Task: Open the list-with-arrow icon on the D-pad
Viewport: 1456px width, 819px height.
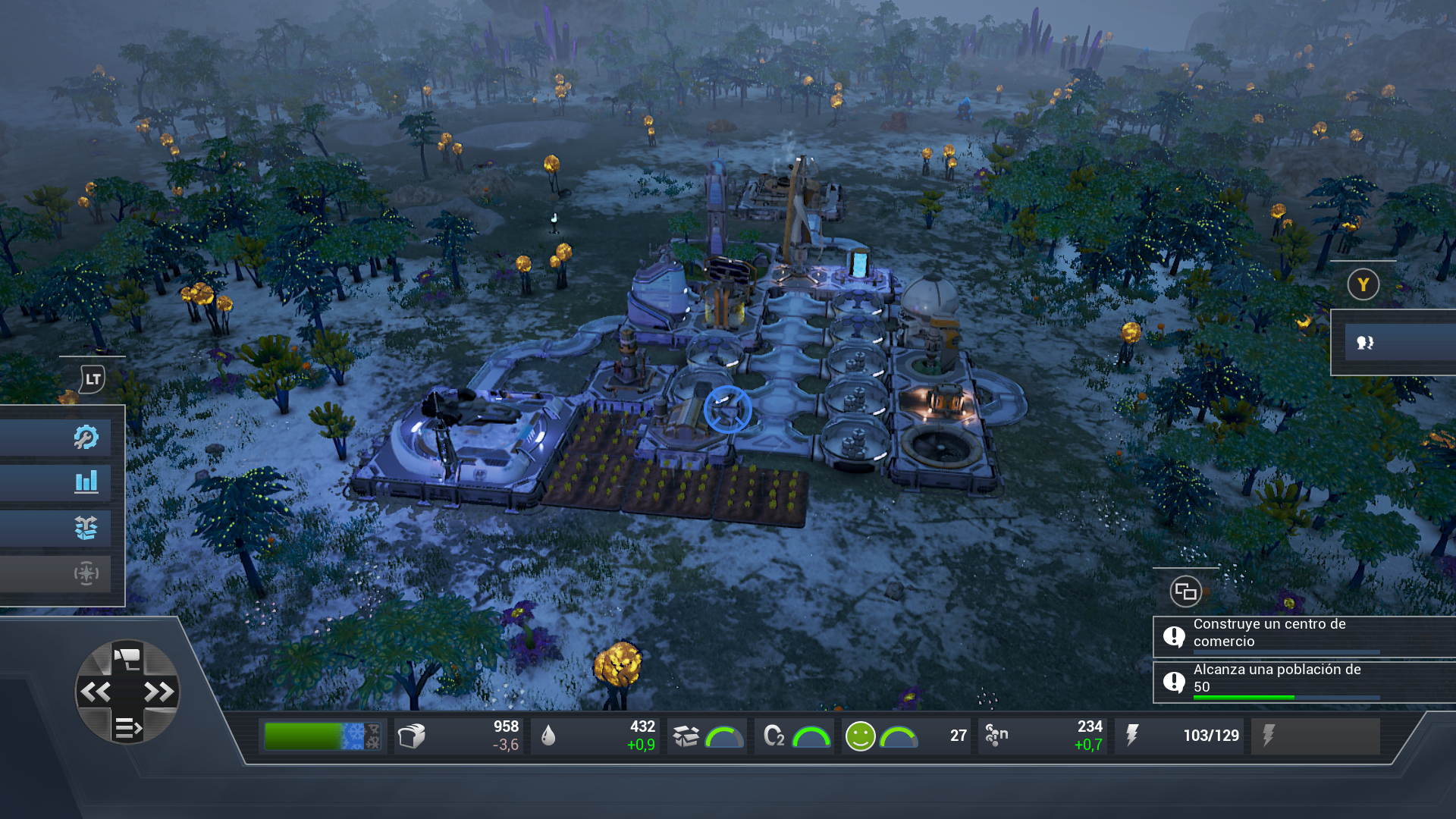Action: pyautogui.click(x=127, y=728)
